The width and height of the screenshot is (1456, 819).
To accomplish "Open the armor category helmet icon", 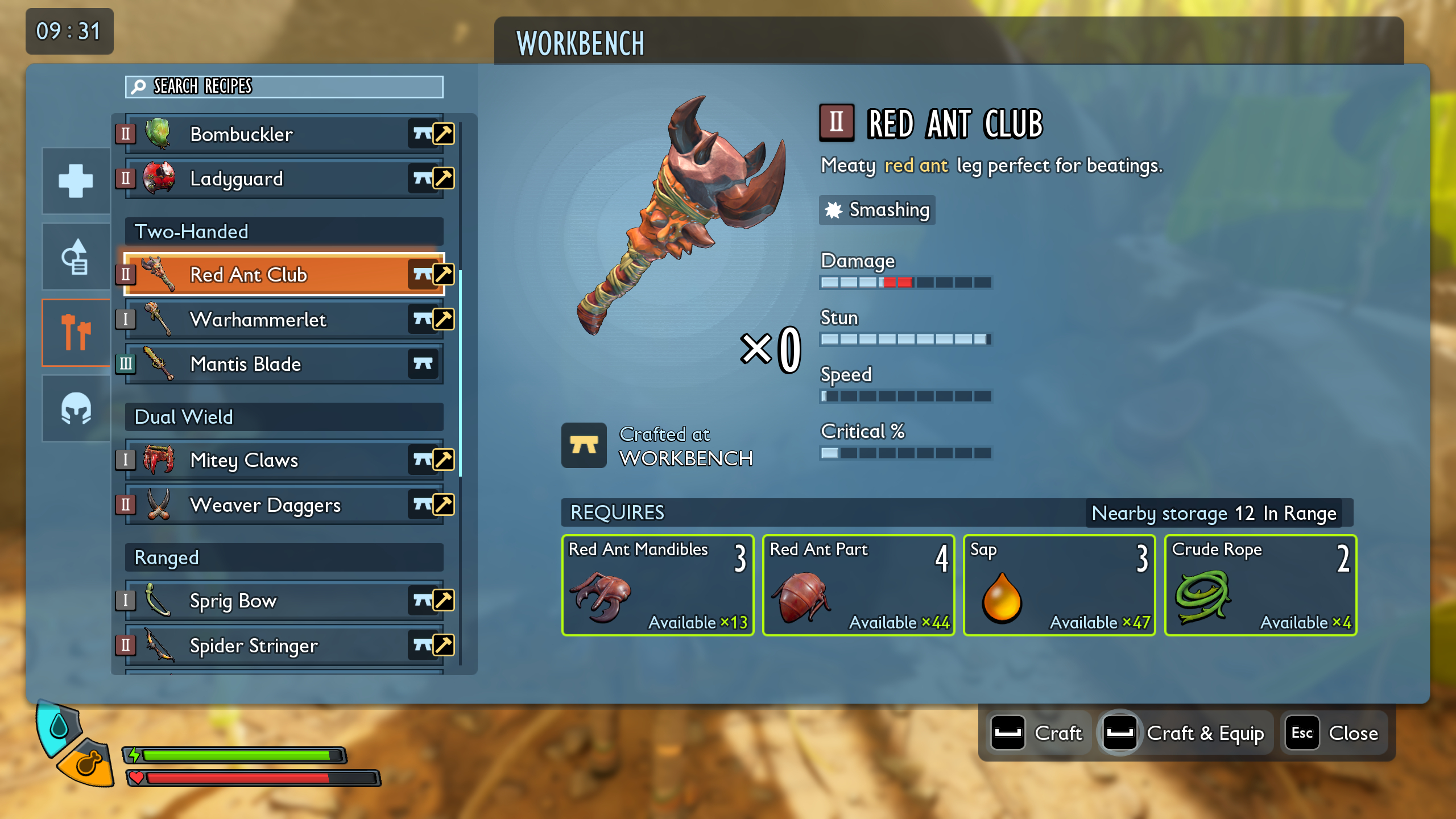I will (x=75, y=408).
